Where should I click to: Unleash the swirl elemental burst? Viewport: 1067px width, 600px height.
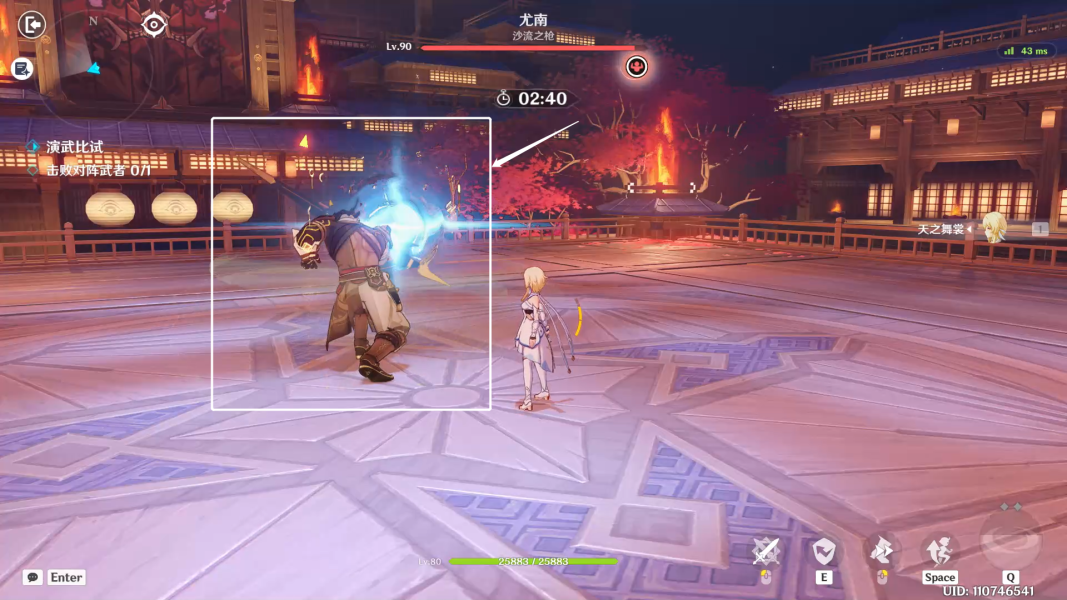pyautogui.click(x=1011, y=542)
